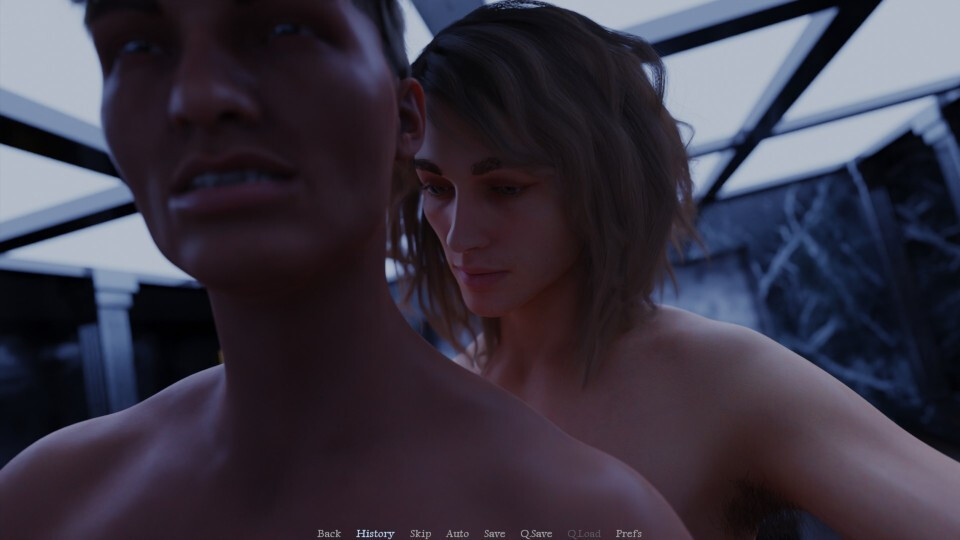Activate the Skip function
The height and width of the screenshot is (540, 960).
point(420,533)
